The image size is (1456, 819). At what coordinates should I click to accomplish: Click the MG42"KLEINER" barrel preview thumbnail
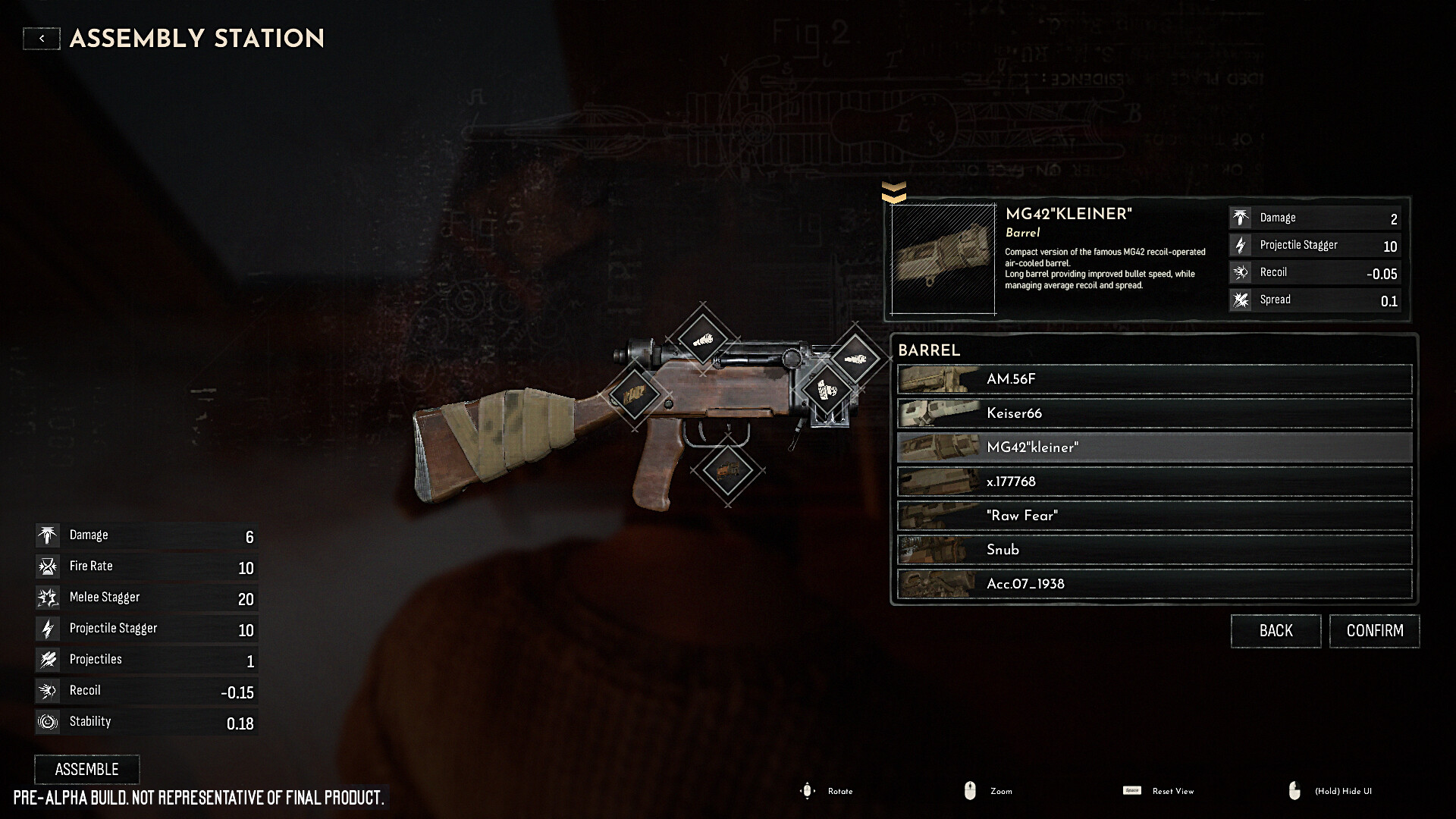pyautogui.click(x=943, y=259)
